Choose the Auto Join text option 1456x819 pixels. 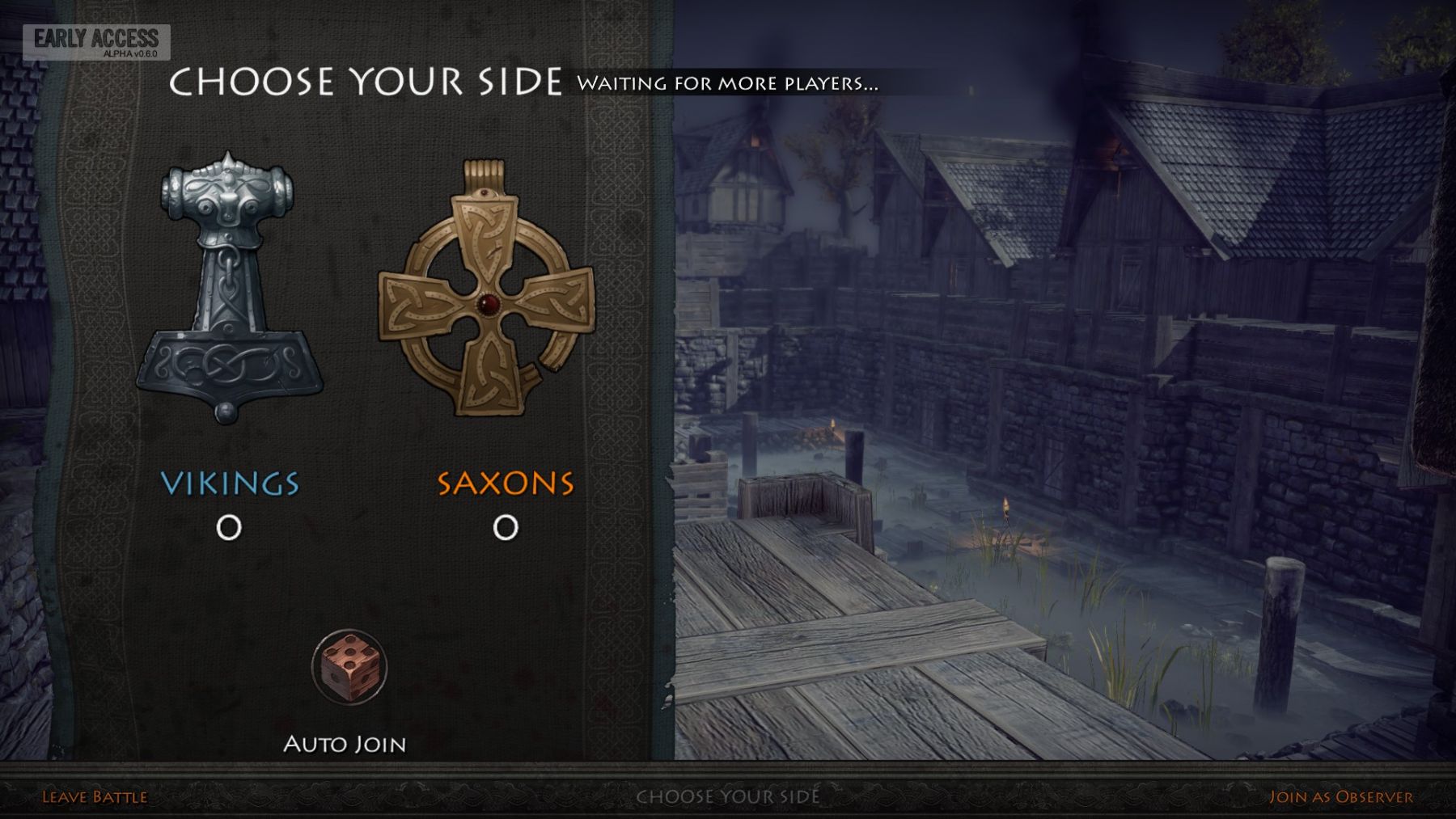(345, 744)
